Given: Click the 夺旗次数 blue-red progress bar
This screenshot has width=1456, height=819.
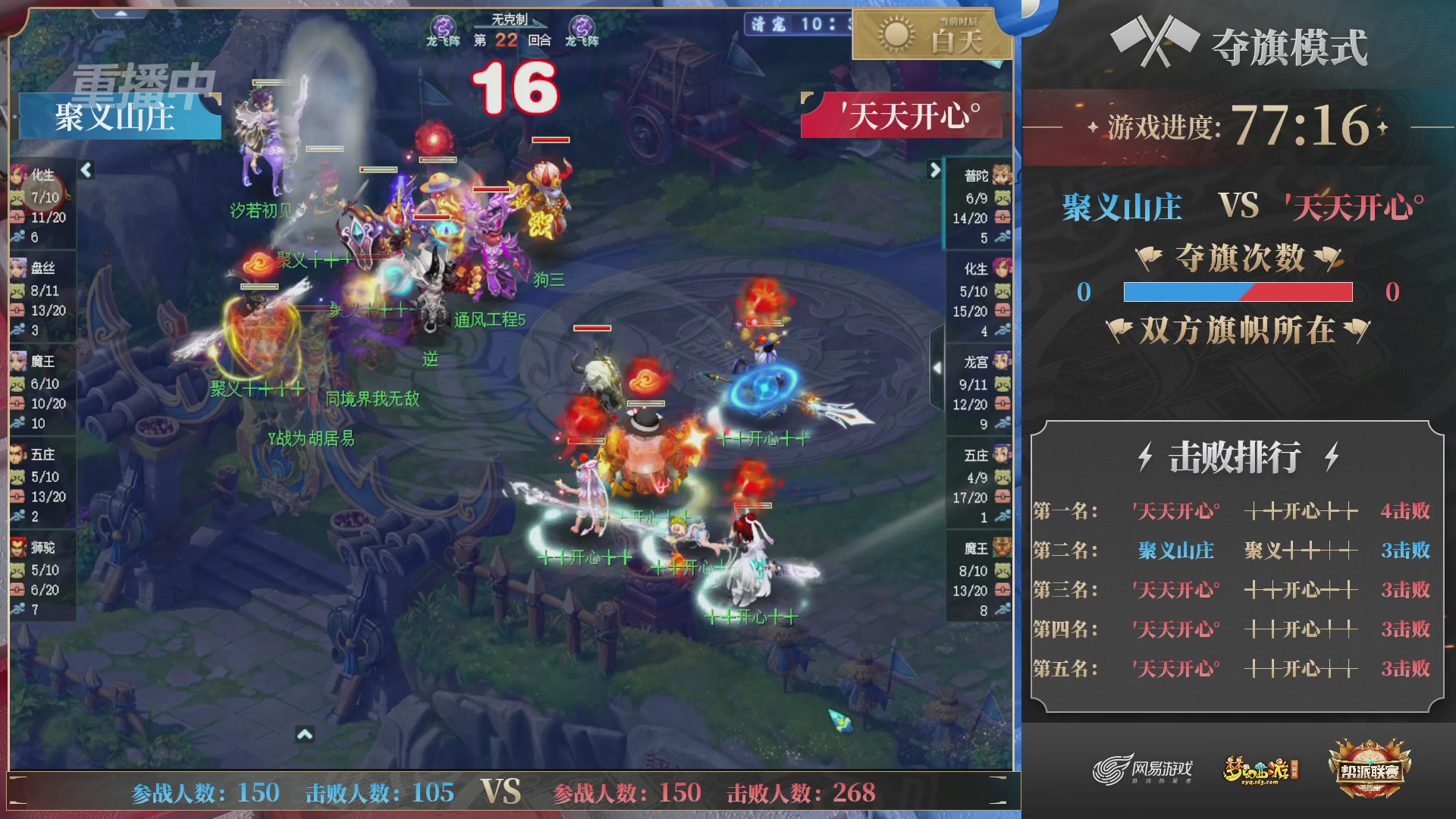Looking at the screenshot, I should (x=1240, y=292).
